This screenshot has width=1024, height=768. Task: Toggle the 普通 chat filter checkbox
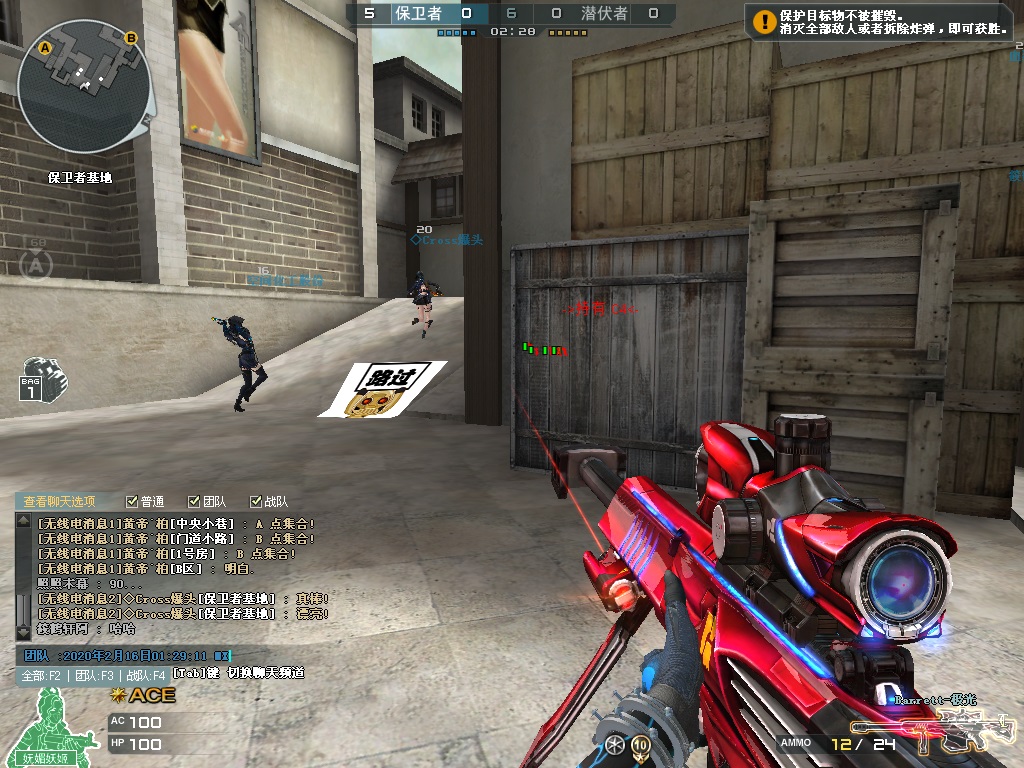[133, 502]
